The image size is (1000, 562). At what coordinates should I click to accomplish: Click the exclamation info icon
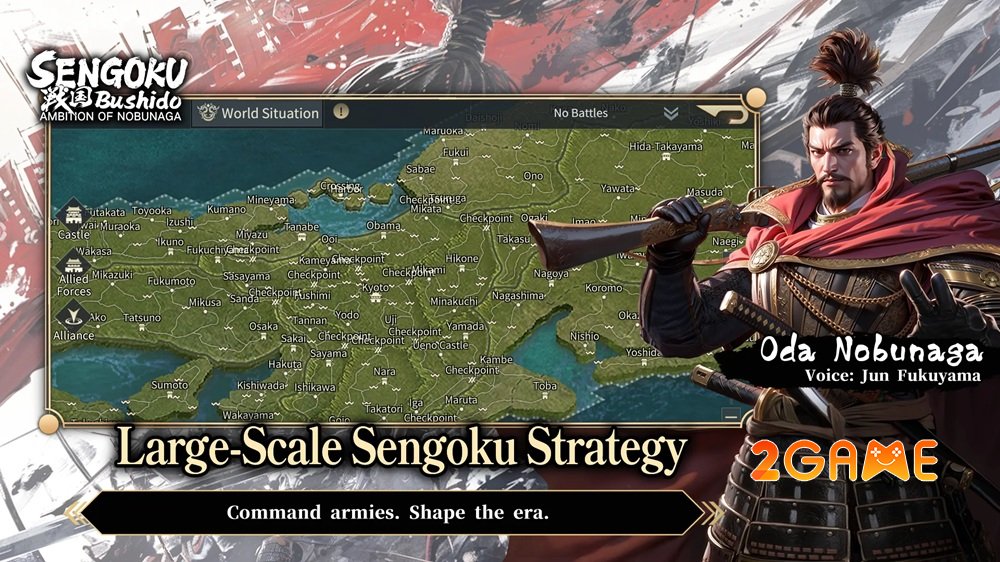tap(341, 112)
